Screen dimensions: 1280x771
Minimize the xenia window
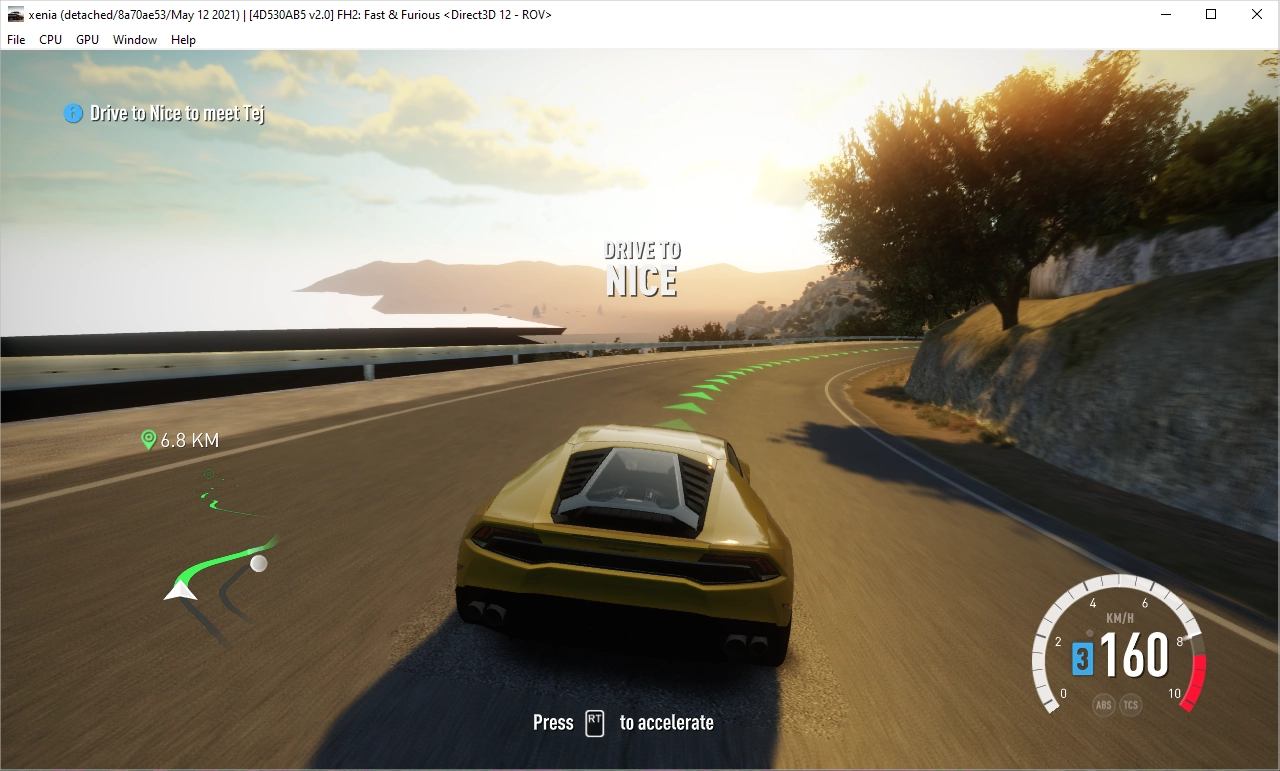[x=1166, y=14]
